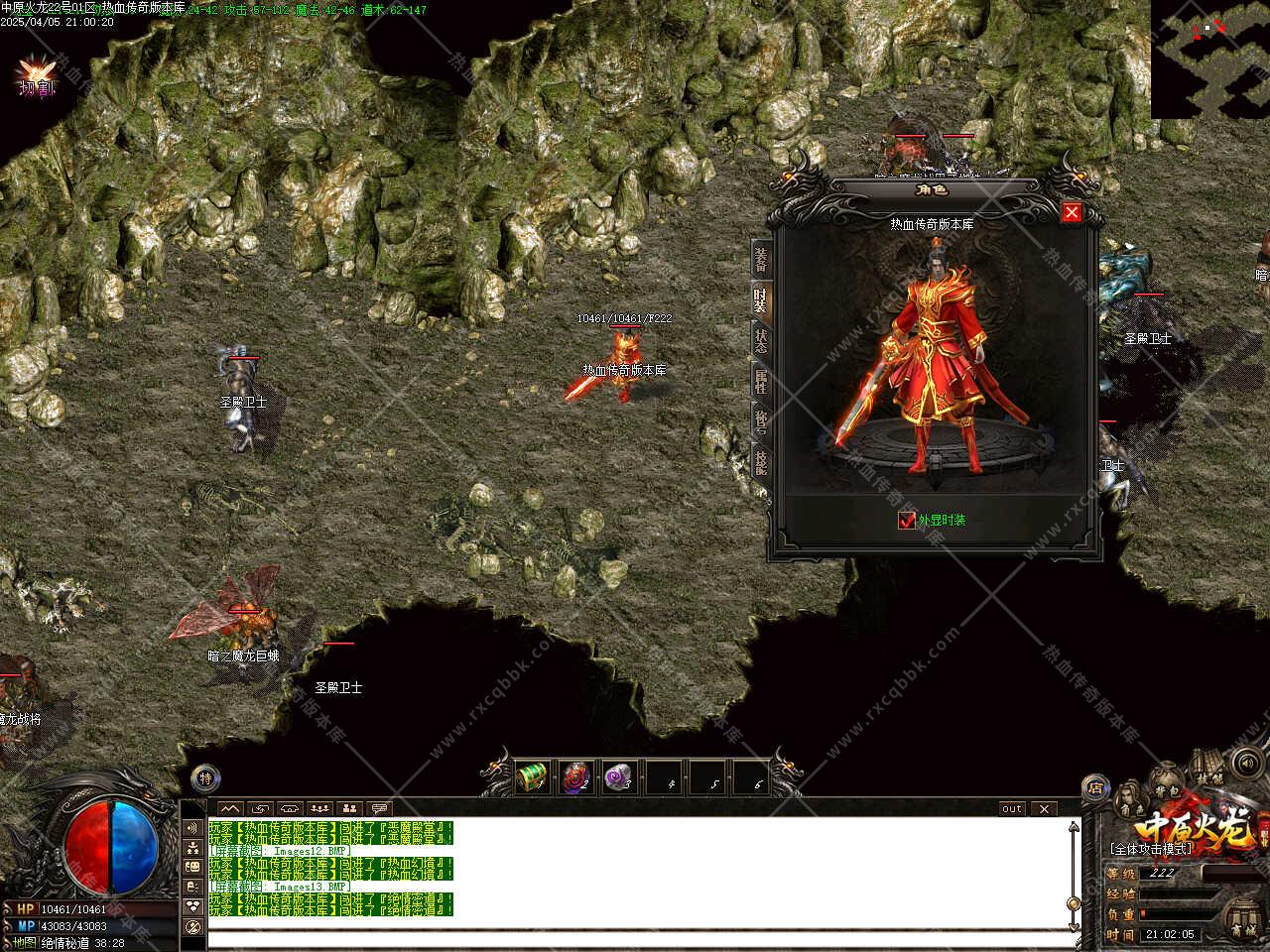Click the round 特 button
This screenshot has height=952, width=1270.
205,778
